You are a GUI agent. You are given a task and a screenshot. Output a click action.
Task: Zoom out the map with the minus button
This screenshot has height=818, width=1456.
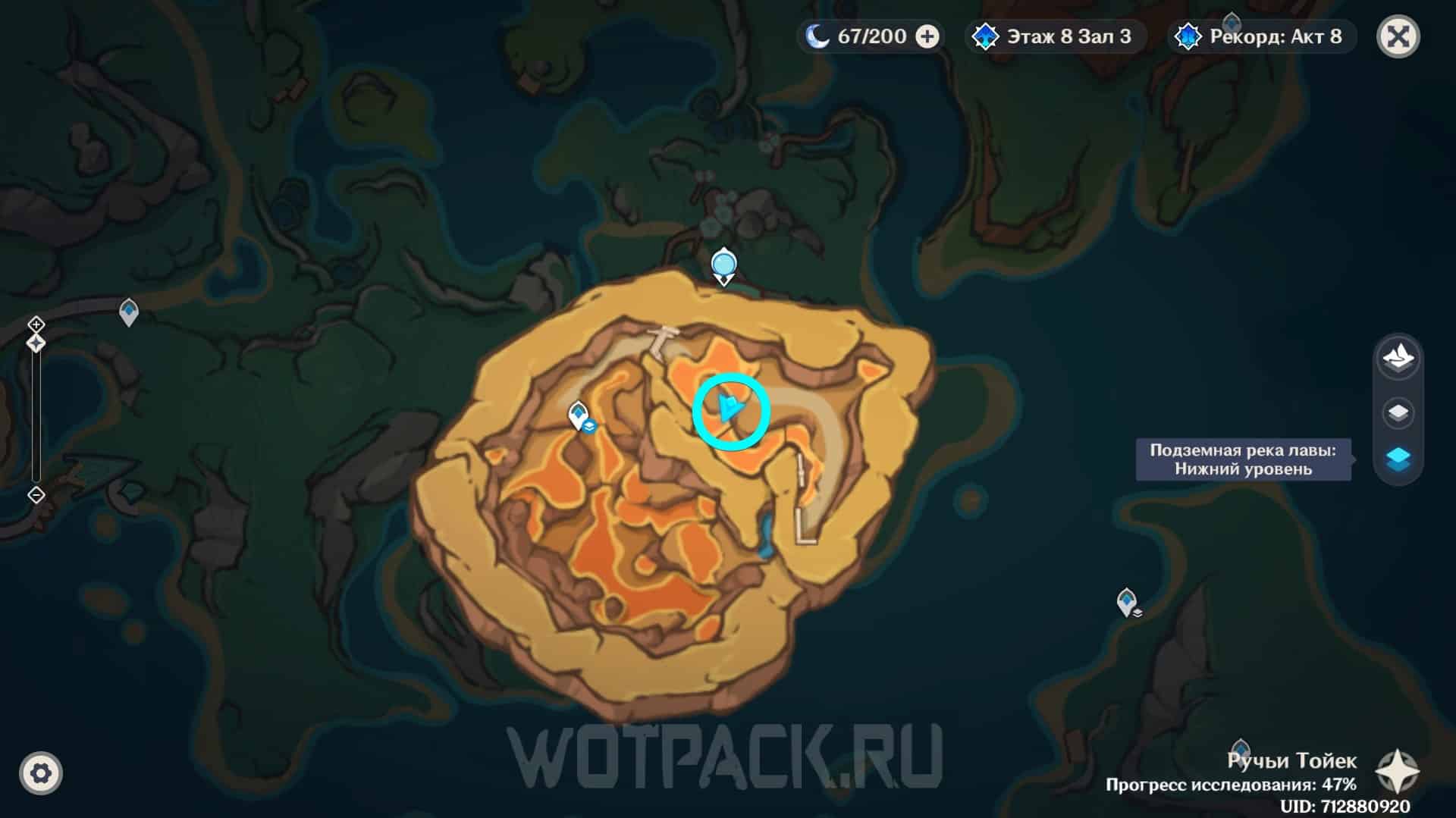click(x=36, y=495)
